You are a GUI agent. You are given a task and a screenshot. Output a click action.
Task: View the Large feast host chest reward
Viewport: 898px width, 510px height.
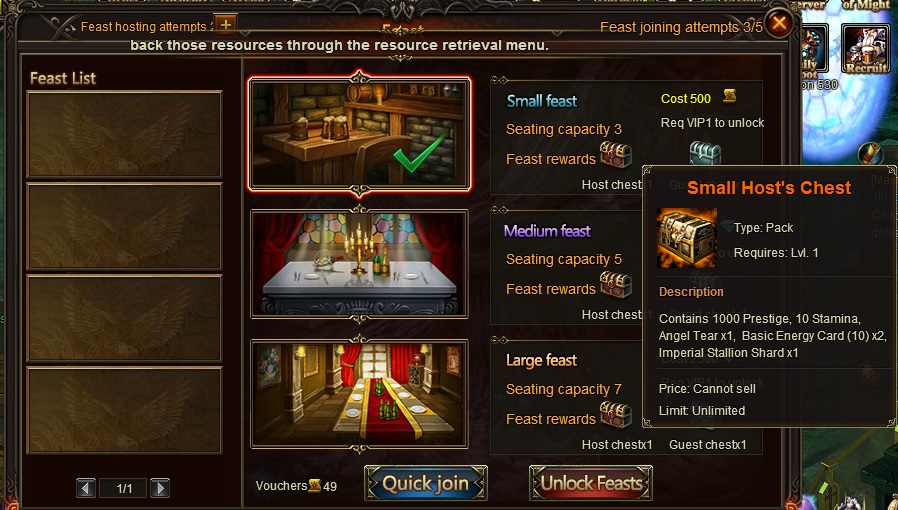pos(616,415)
